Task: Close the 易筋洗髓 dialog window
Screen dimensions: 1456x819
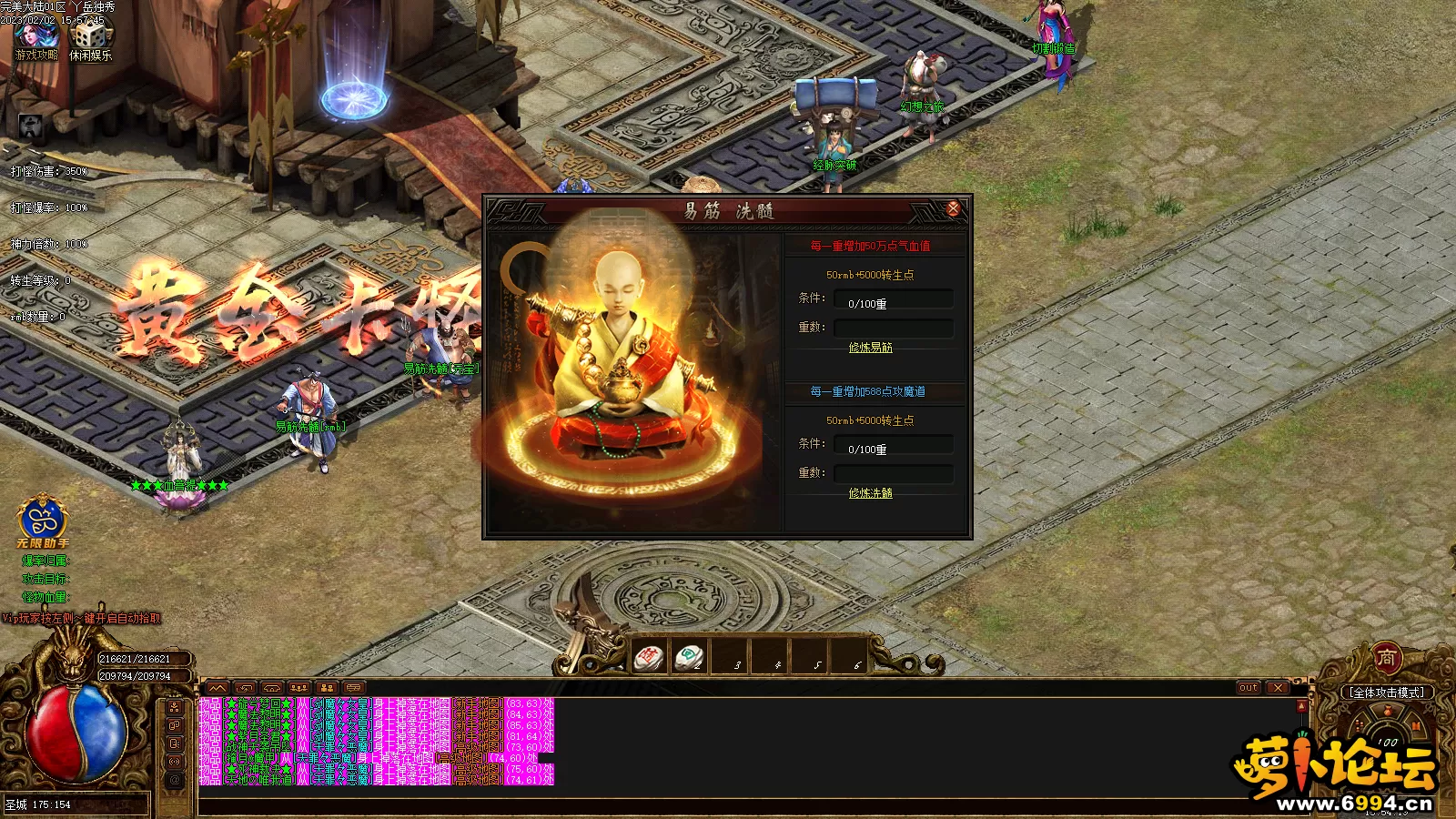Action: (953, 208)
